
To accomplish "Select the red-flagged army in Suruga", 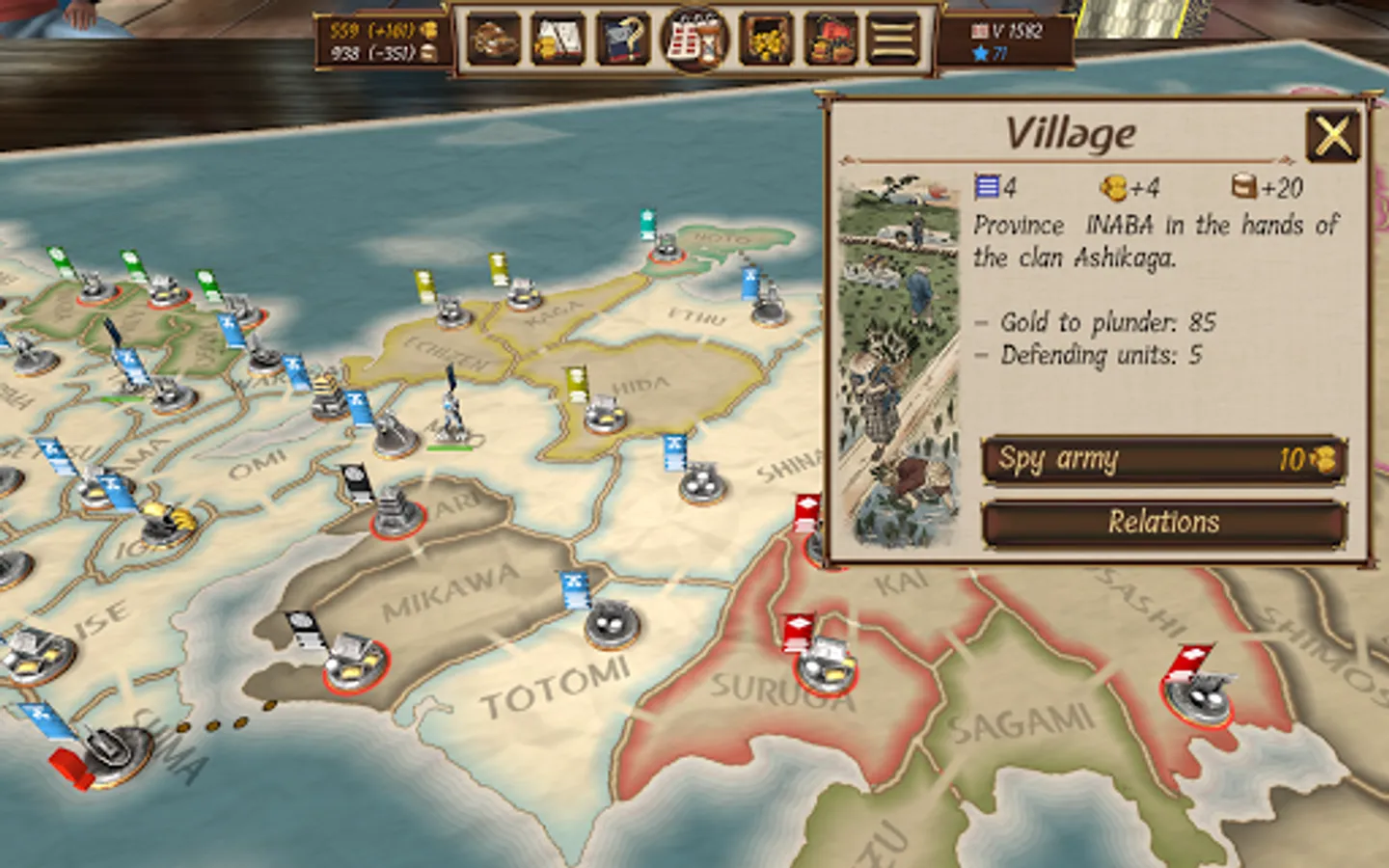I will [825, 663].
